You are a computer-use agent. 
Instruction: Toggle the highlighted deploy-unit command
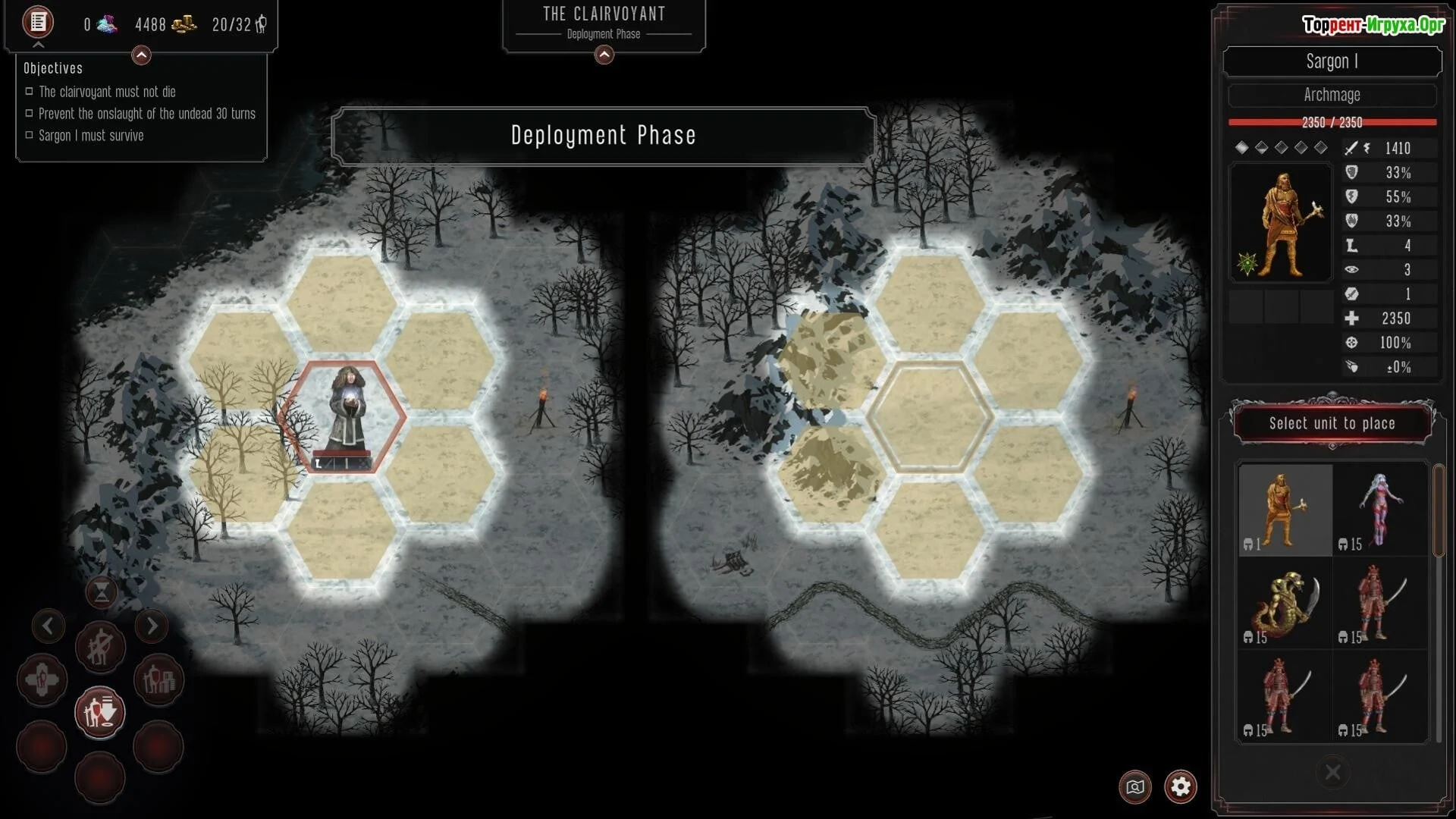100,712
